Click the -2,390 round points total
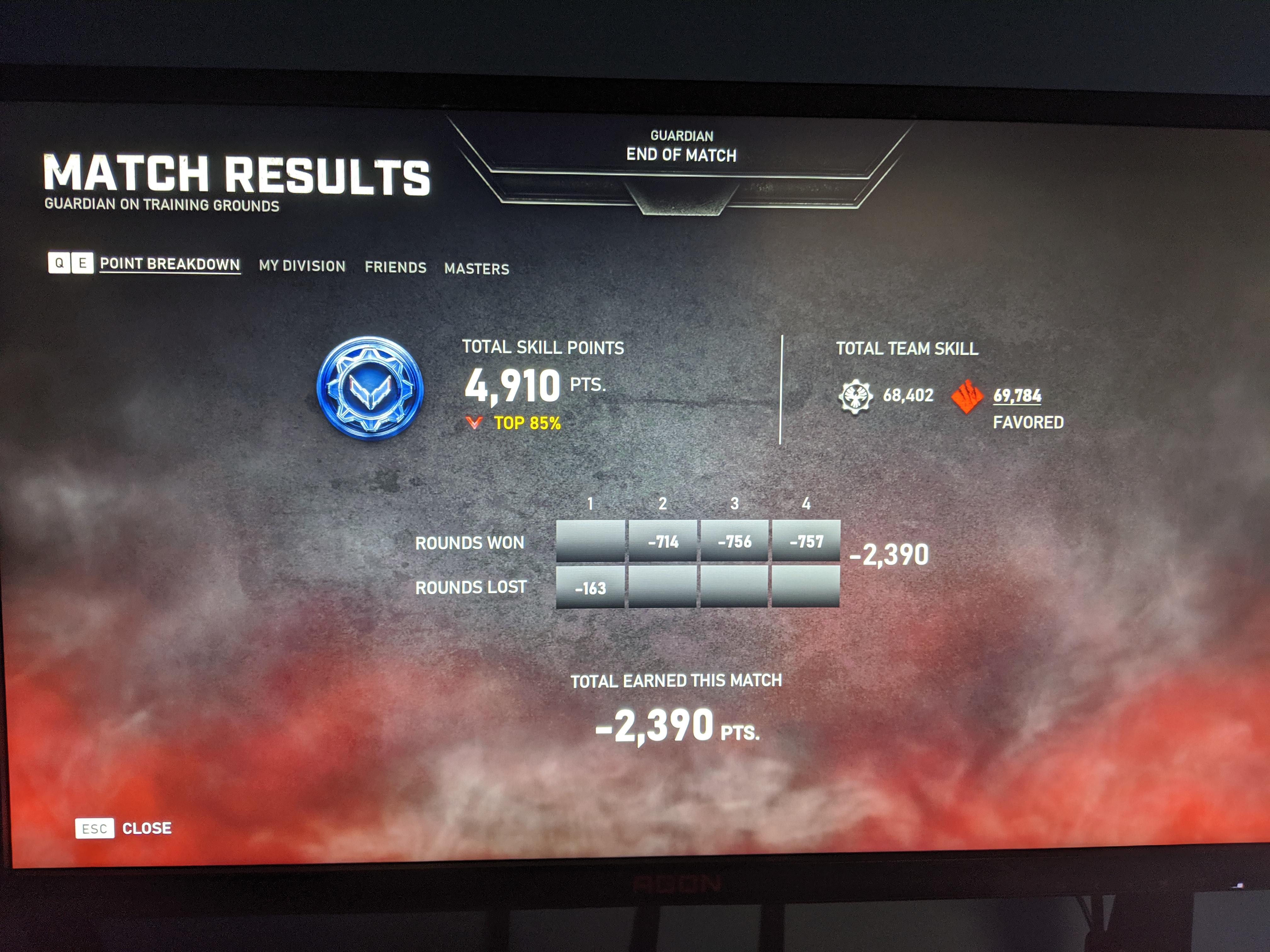1270x952 pixels. click(x=889, y=553)
